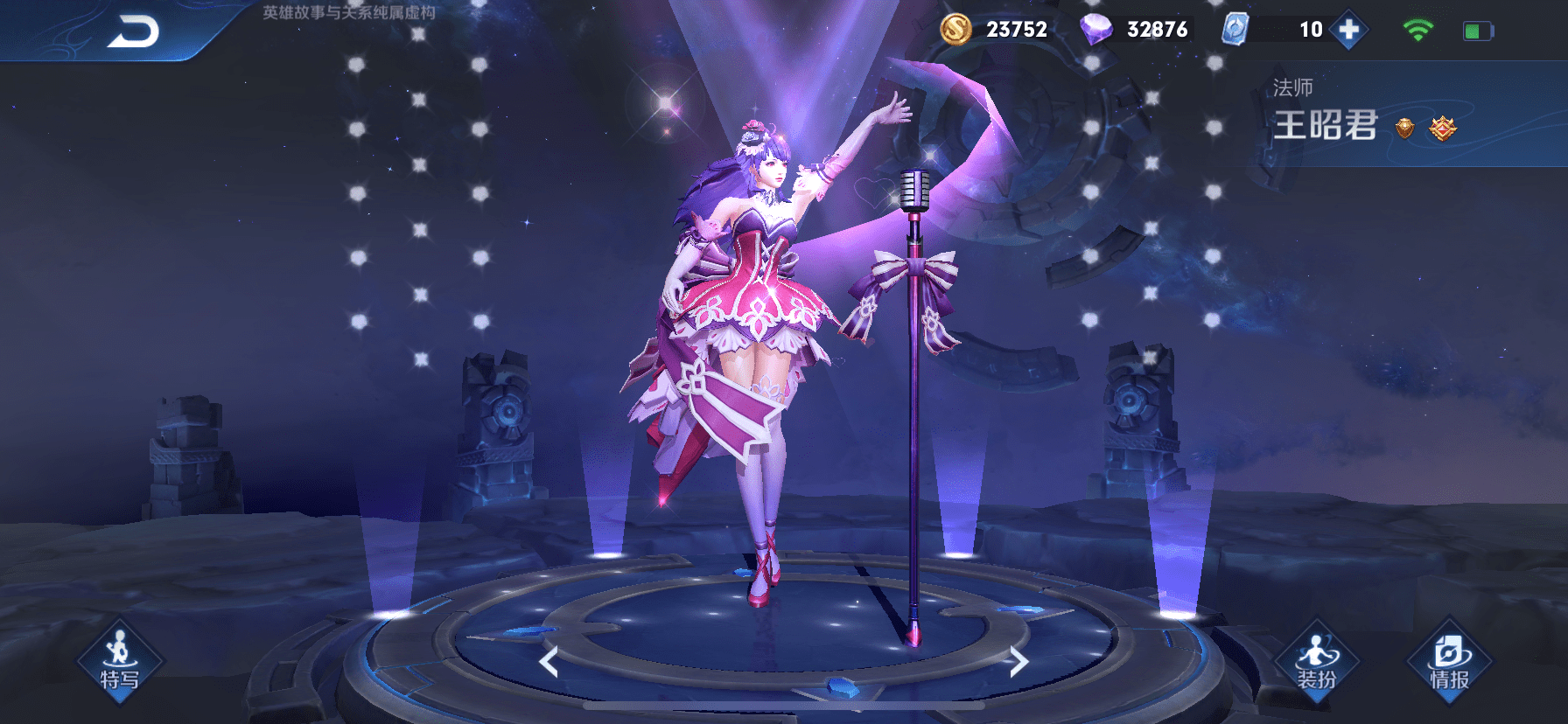Open the 特写 close-up view
The image size is (1568, 724).
coord(120,661)
